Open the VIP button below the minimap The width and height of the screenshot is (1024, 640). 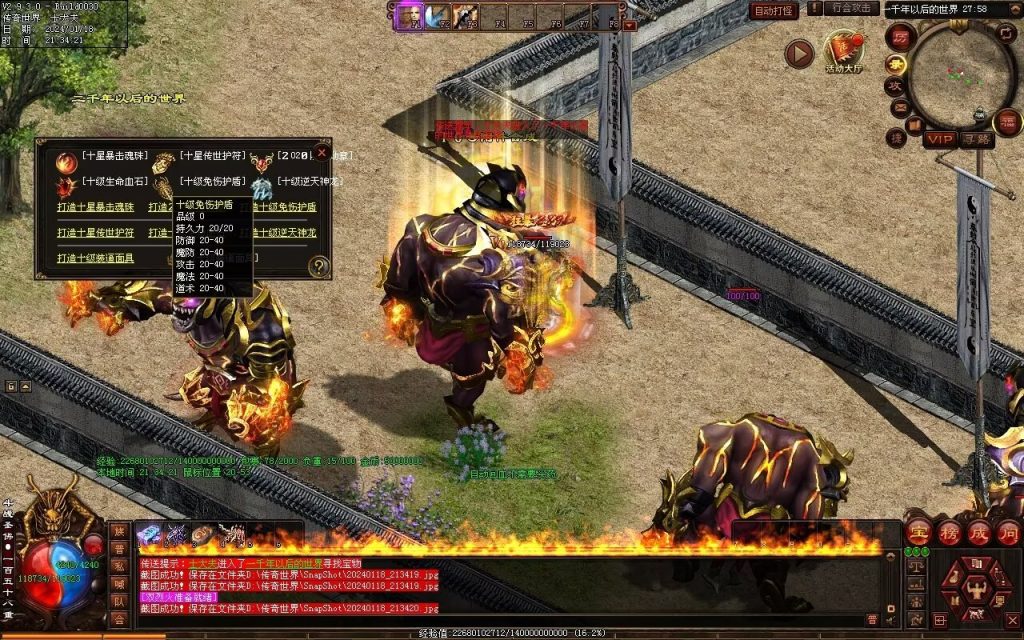click(939, 139)
